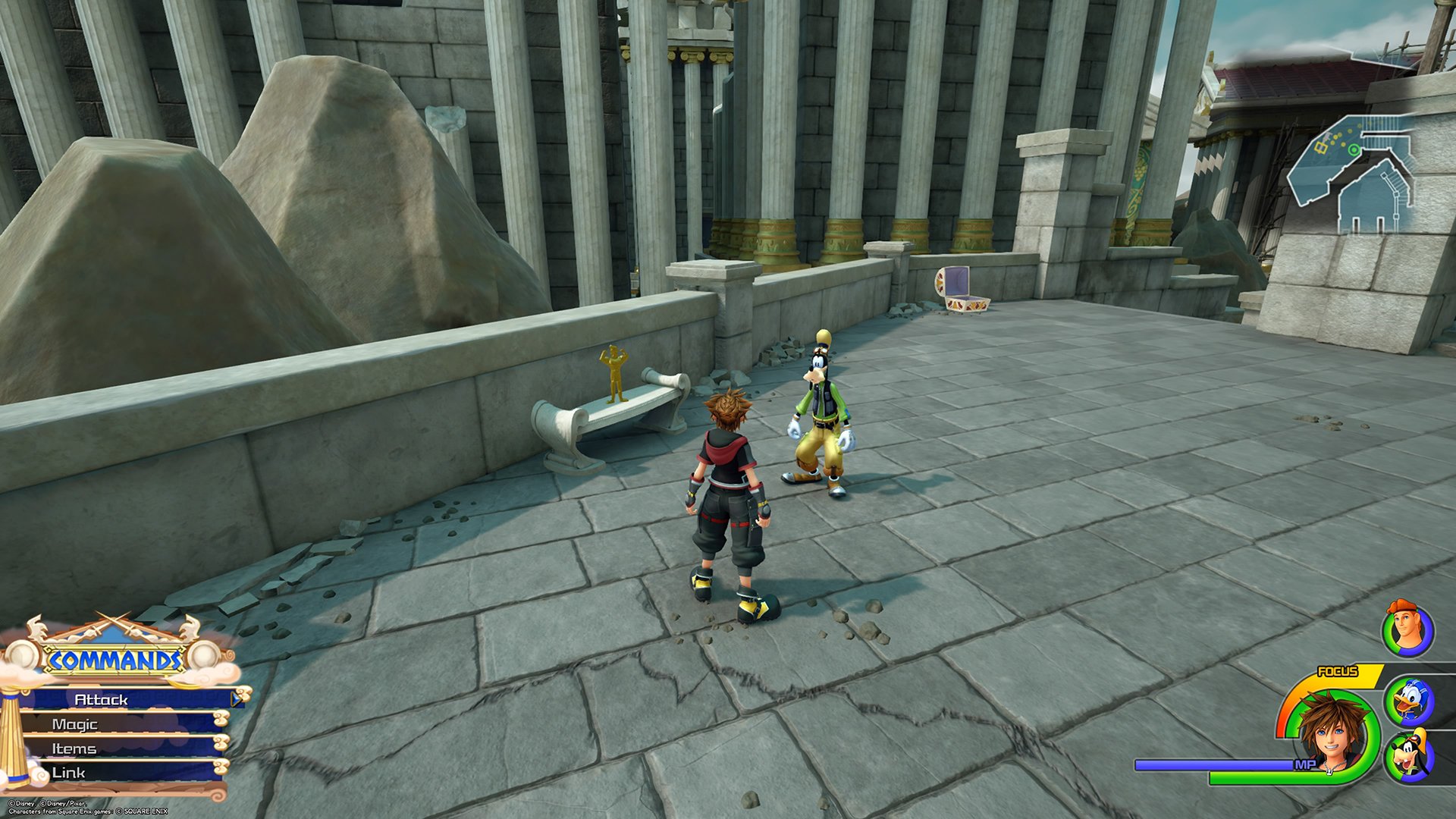Select Goofy party portrait
The image size is (1456, 819).
(1409, 757)
